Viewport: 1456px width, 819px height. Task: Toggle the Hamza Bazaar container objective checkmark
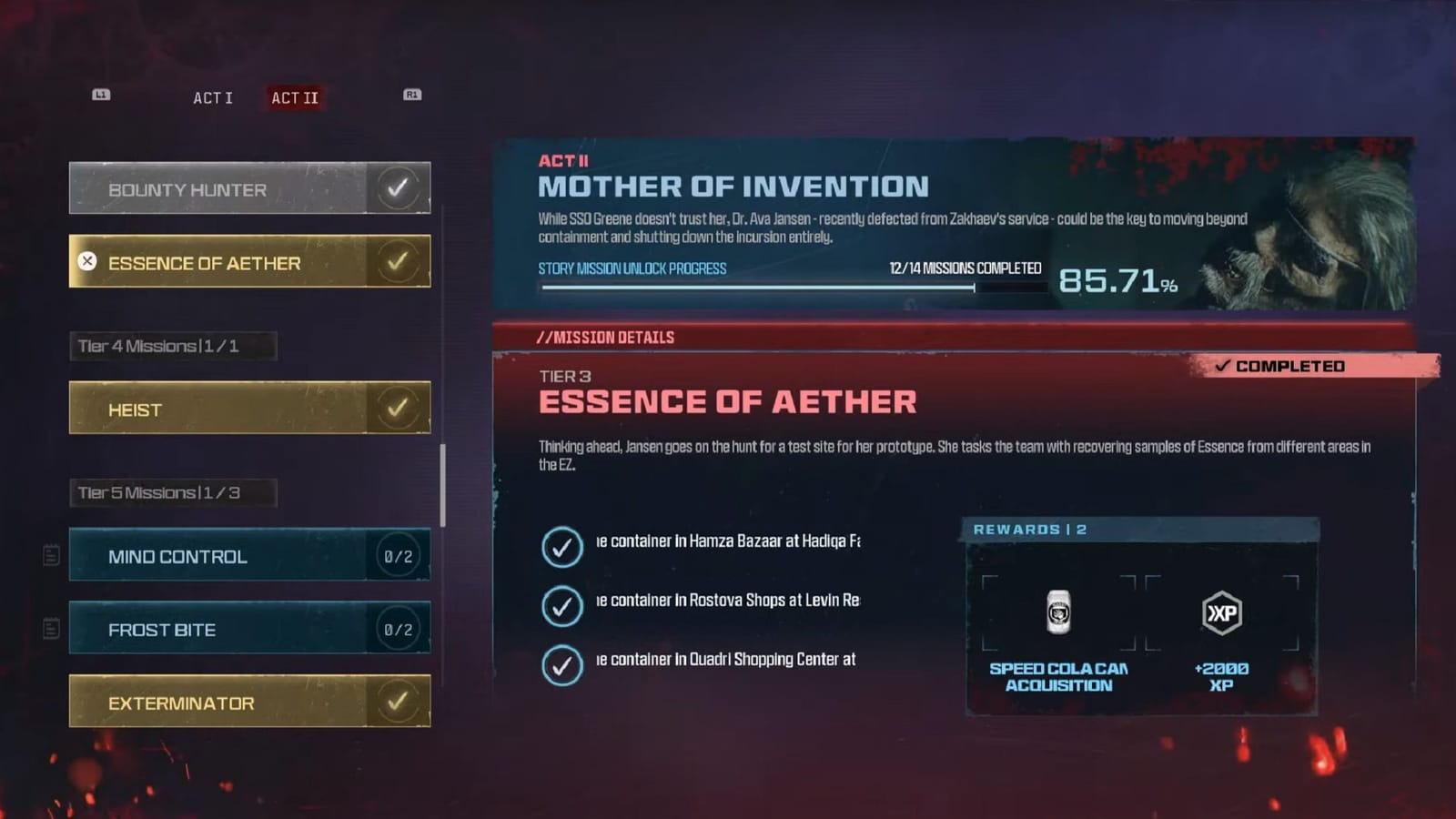click(x=562, y=547)
